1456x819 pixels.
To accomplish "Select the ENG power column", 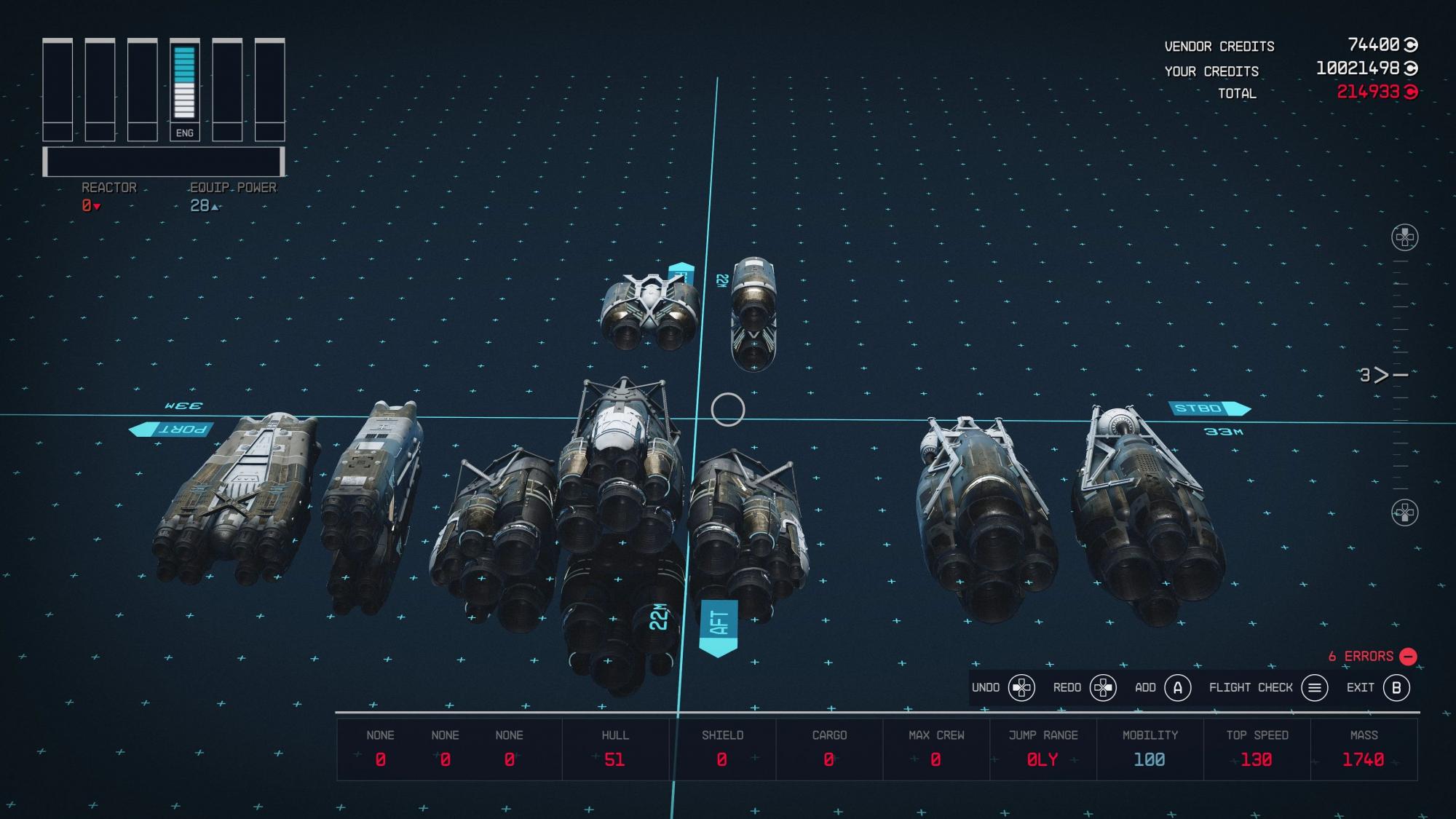I will coord(184,90).
